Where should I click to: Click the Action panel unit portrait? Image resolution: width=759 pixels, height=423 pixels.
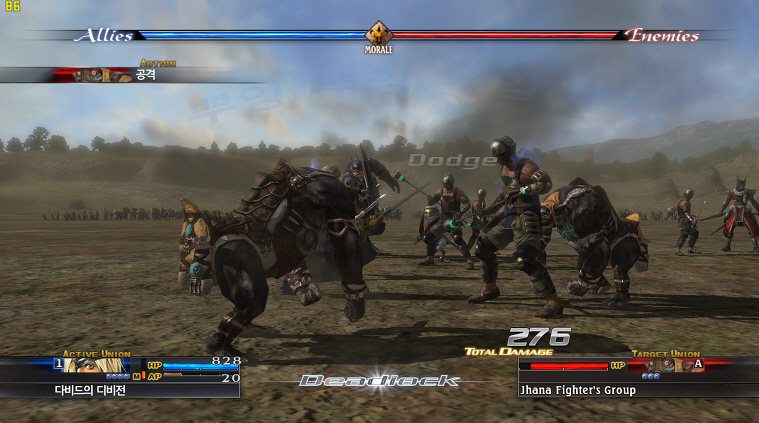pos(103,75)
